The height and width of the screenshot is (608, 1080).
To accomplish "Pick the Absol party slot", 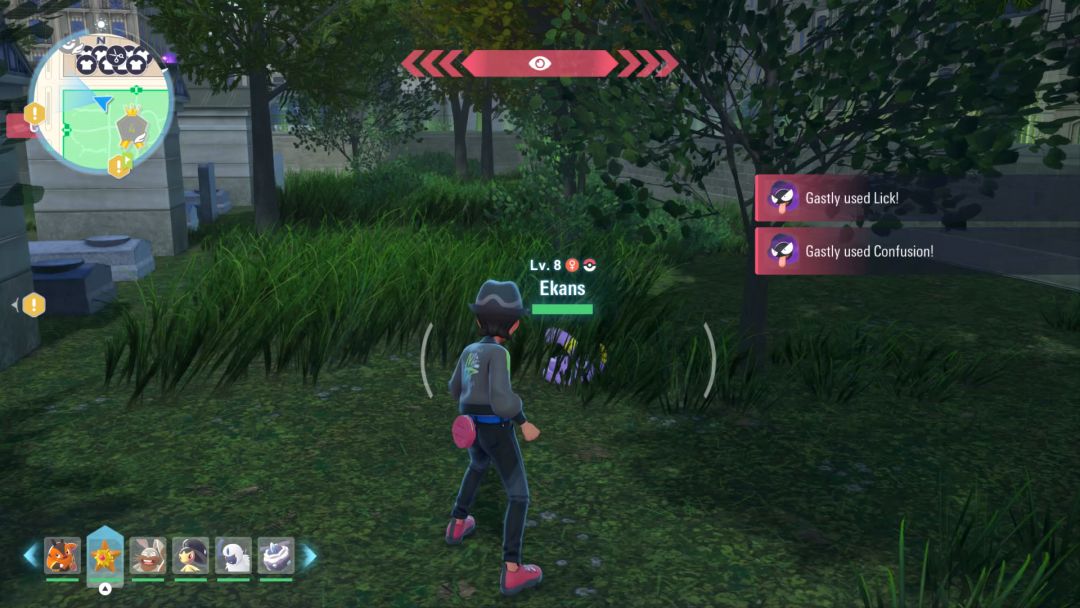I will click(233, 556).
